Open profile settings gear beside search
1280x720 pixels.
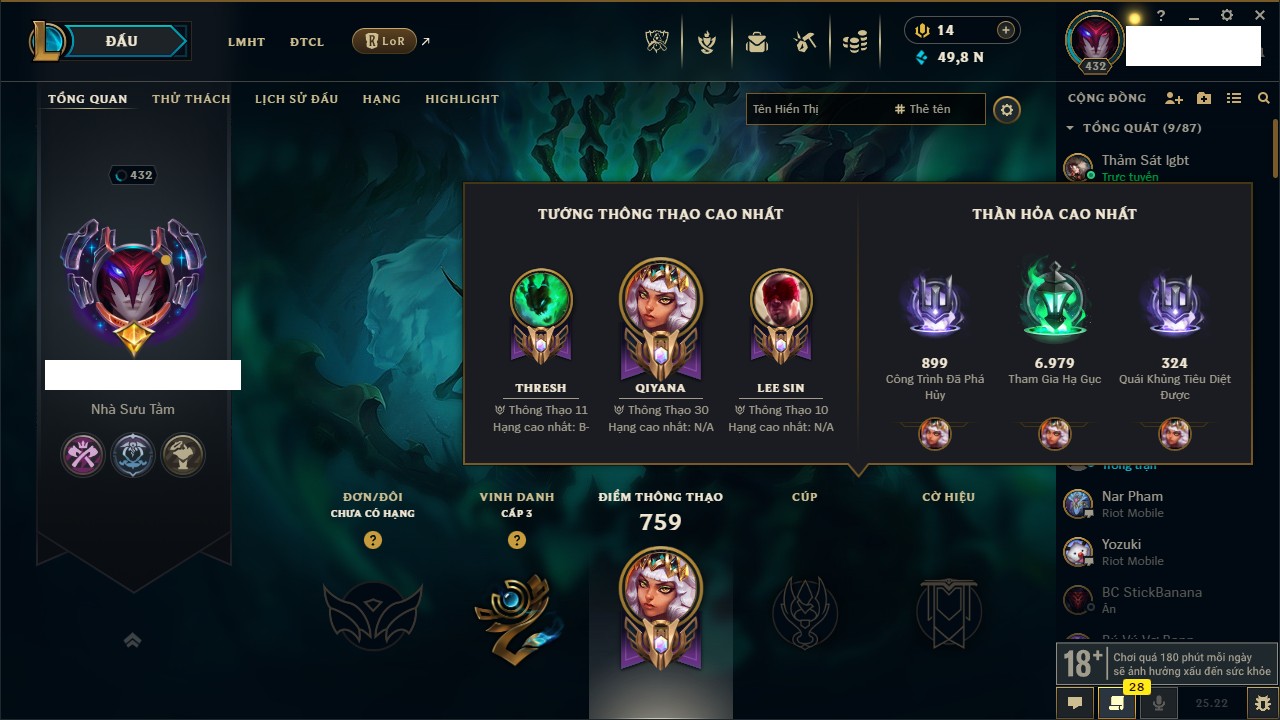[x=1007, y=109]
